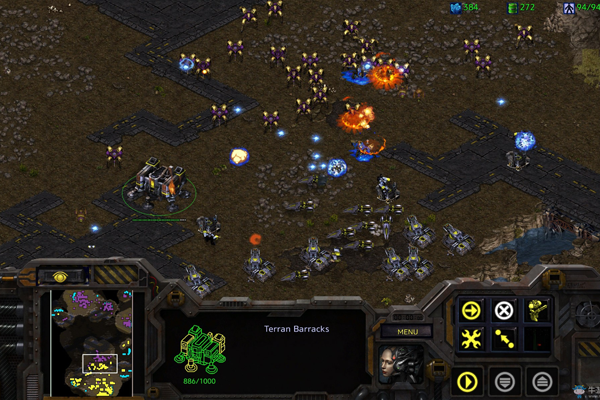600x400 pixels.
Task: Activate the crossed wrenches repair icon
Action: (471, 340)
